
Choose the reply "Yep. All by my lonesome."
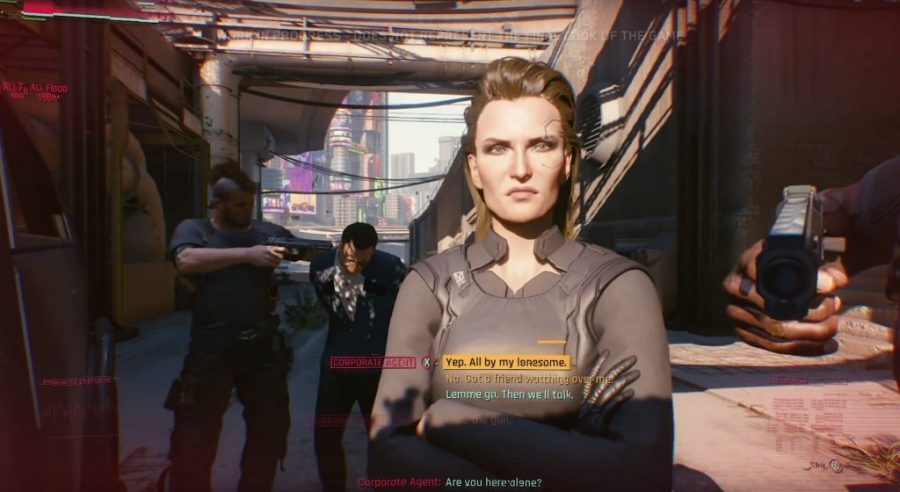pyautogui.click(x=507, y=362)
